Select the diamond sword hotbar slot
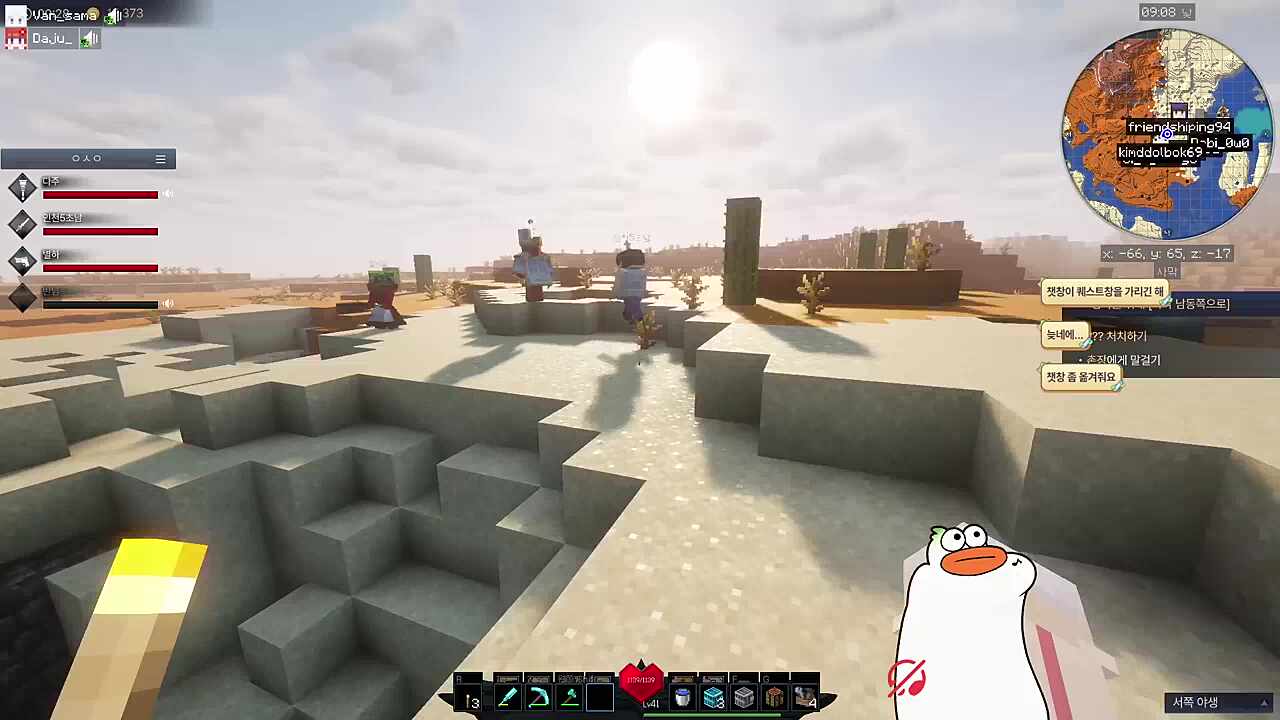Viewport: 1280px width, 720px height. [x=507, y=698]
